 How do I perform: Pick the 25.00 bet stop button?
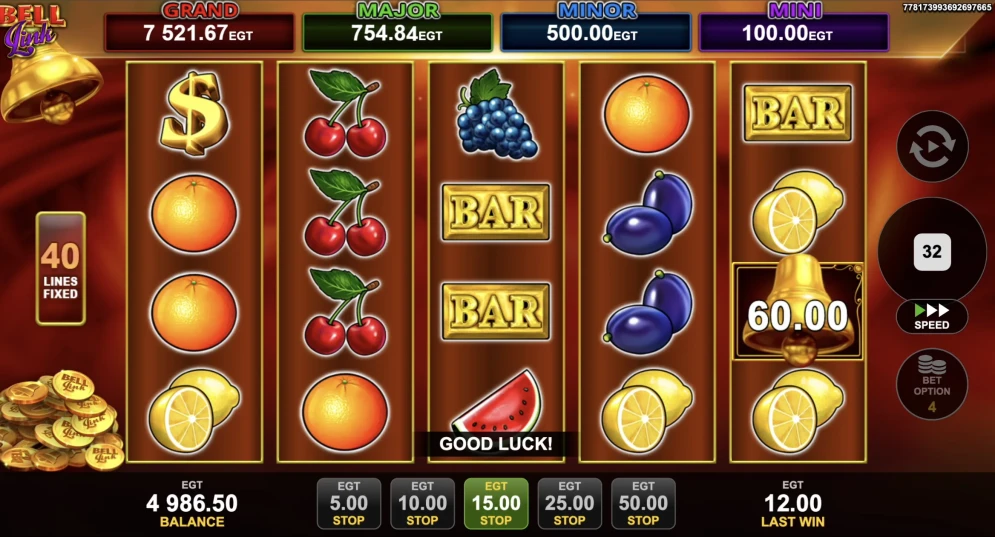click(569, 503)
